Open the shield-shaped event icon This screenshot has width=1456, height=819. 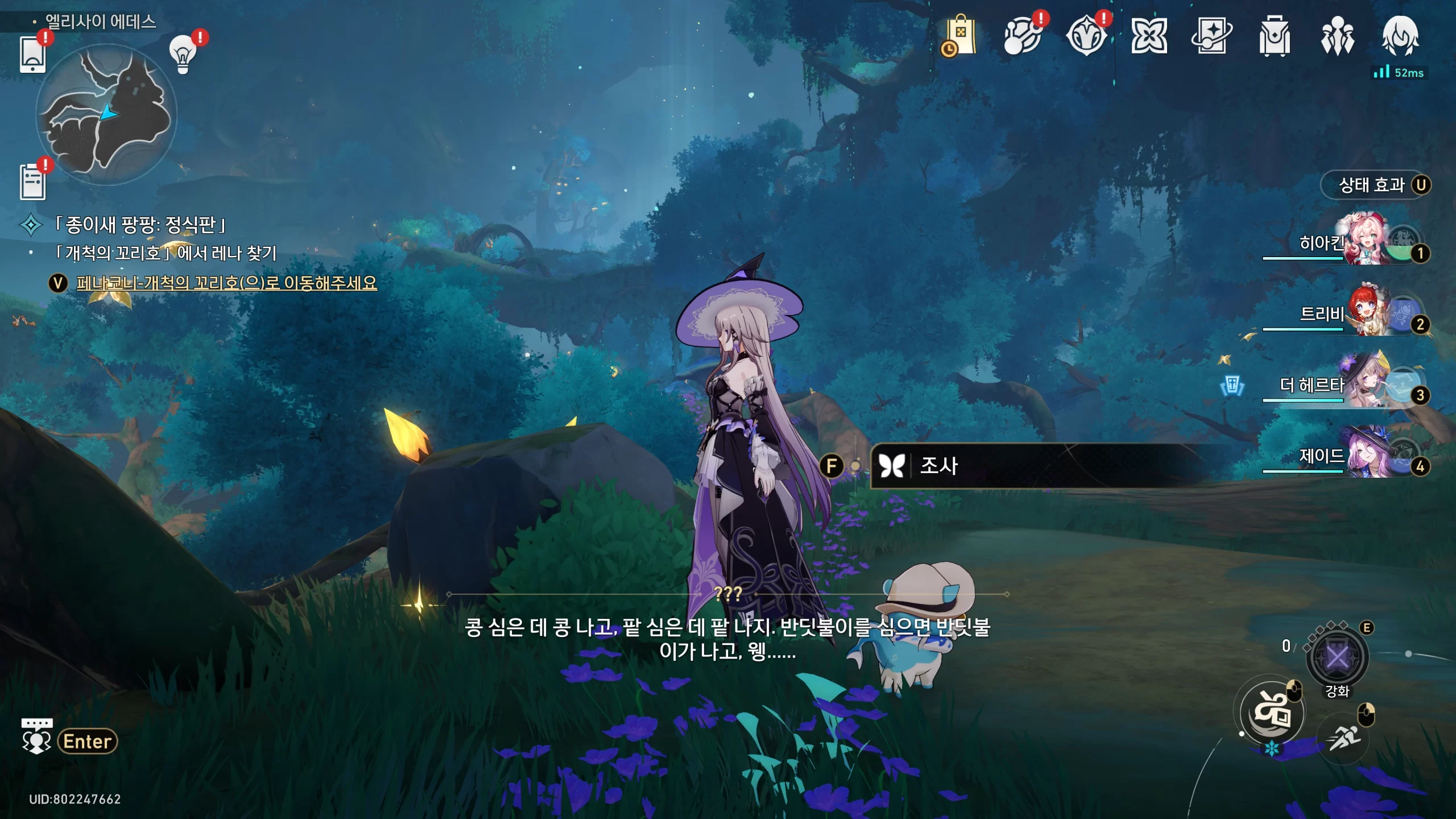coord(1086,36)
